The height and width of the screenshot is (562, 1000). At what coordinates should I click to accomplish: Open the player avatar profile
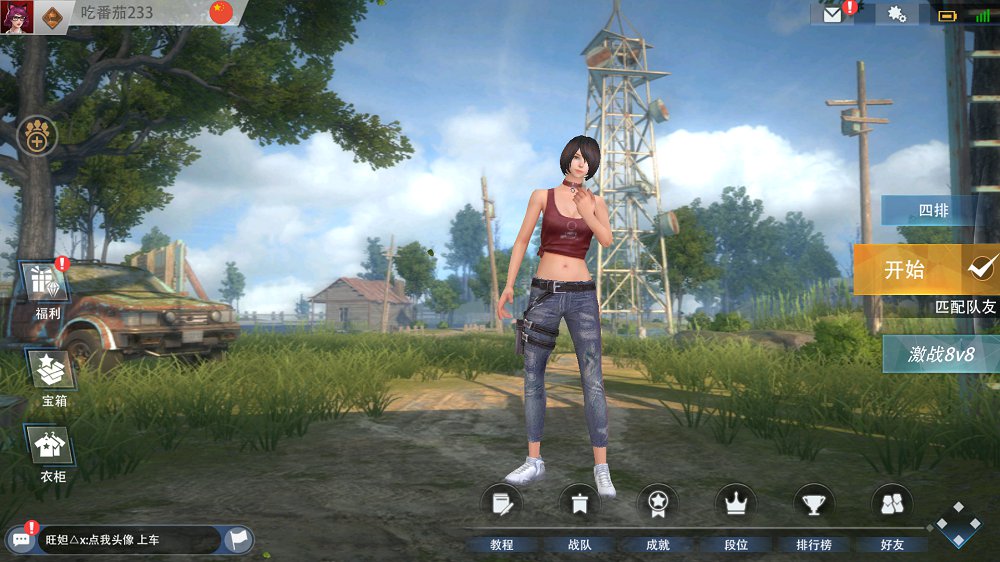click(x=17, y=17)
